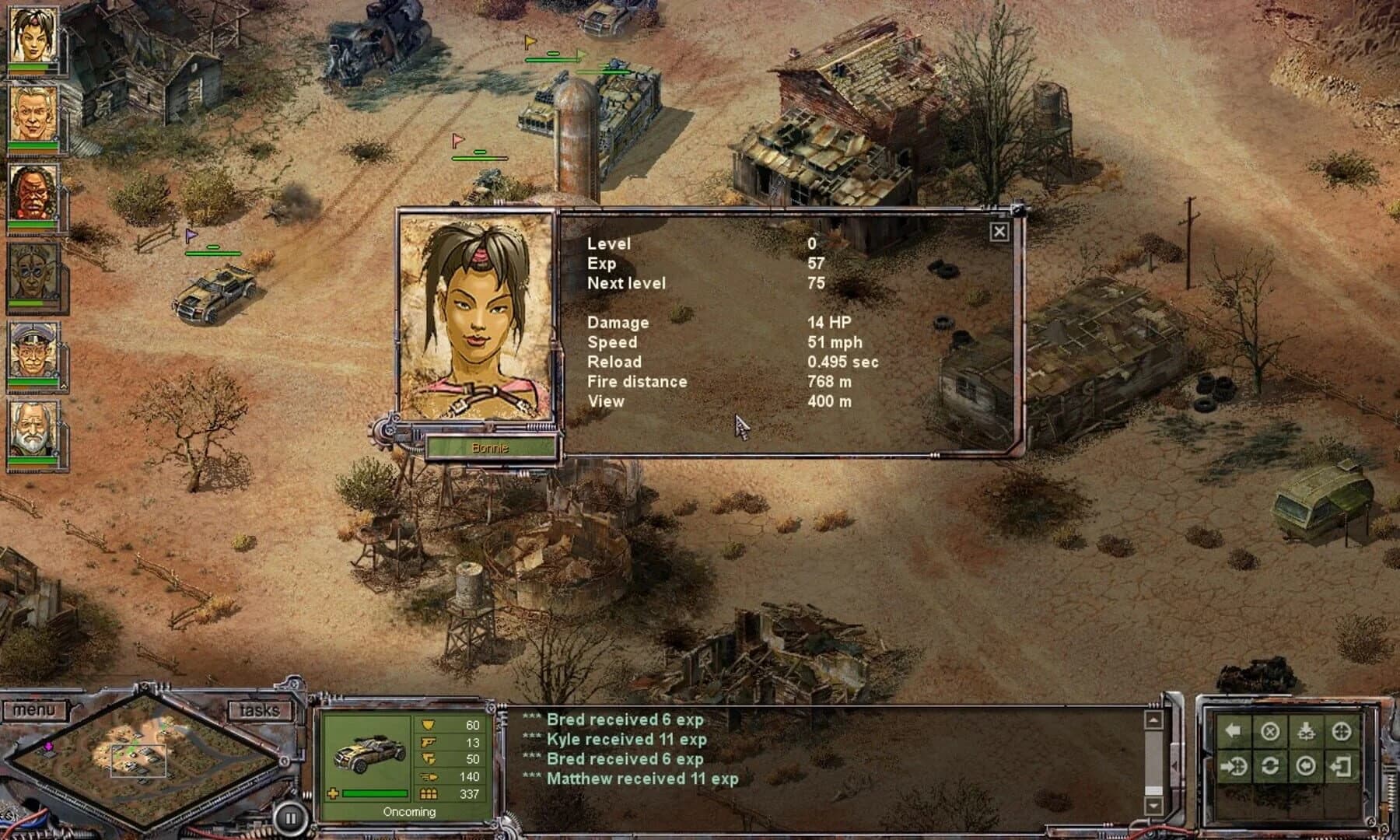Click the deploy cargo command icon

coord(1306,731)
